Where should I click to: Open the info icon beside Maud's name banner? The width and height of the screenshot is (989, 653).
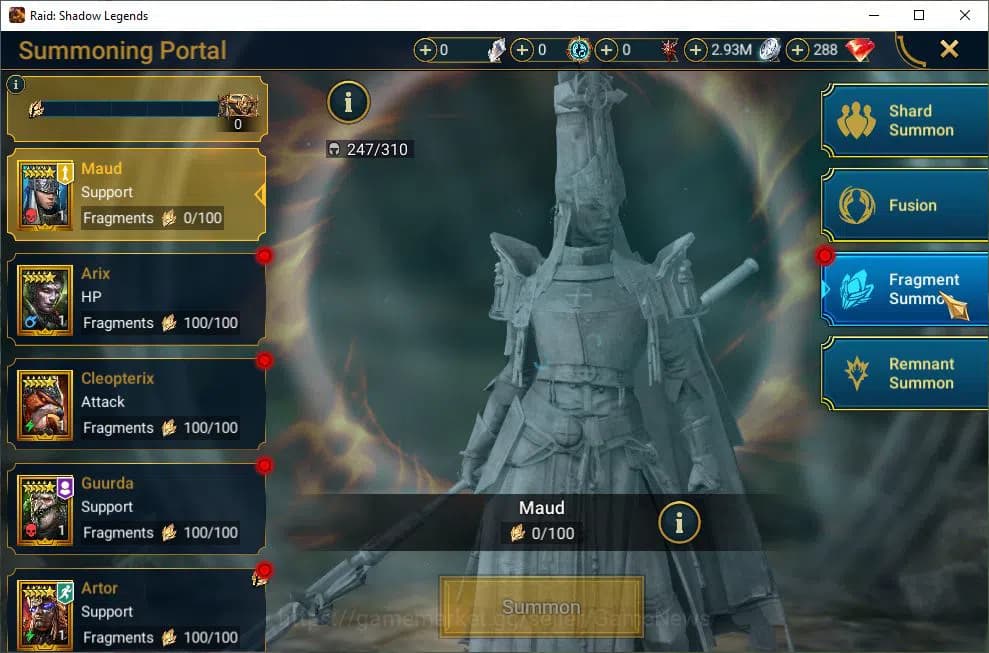click(x=679, y=521)
